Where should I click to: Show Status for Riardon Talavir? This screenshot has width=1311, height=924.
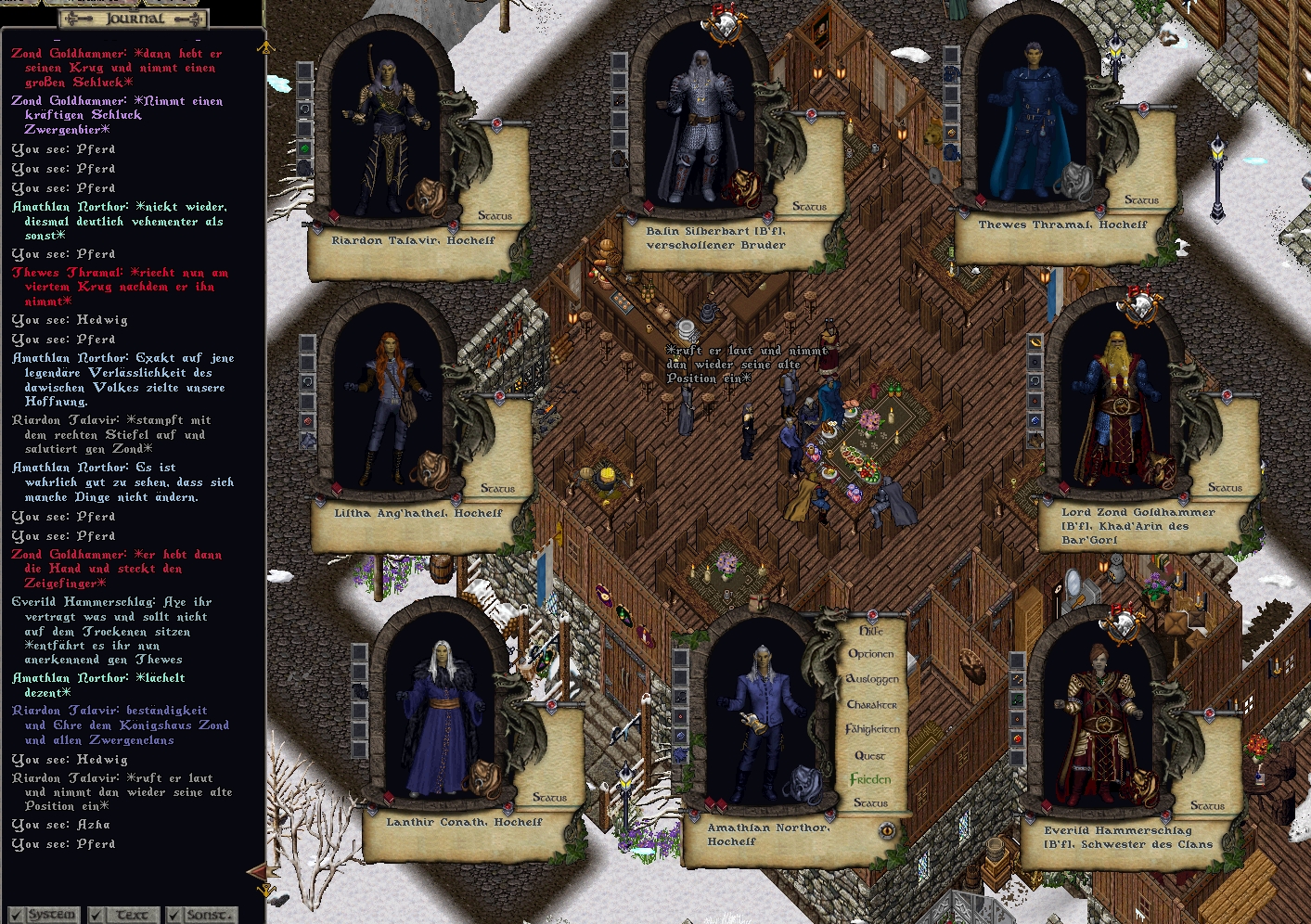495,215
